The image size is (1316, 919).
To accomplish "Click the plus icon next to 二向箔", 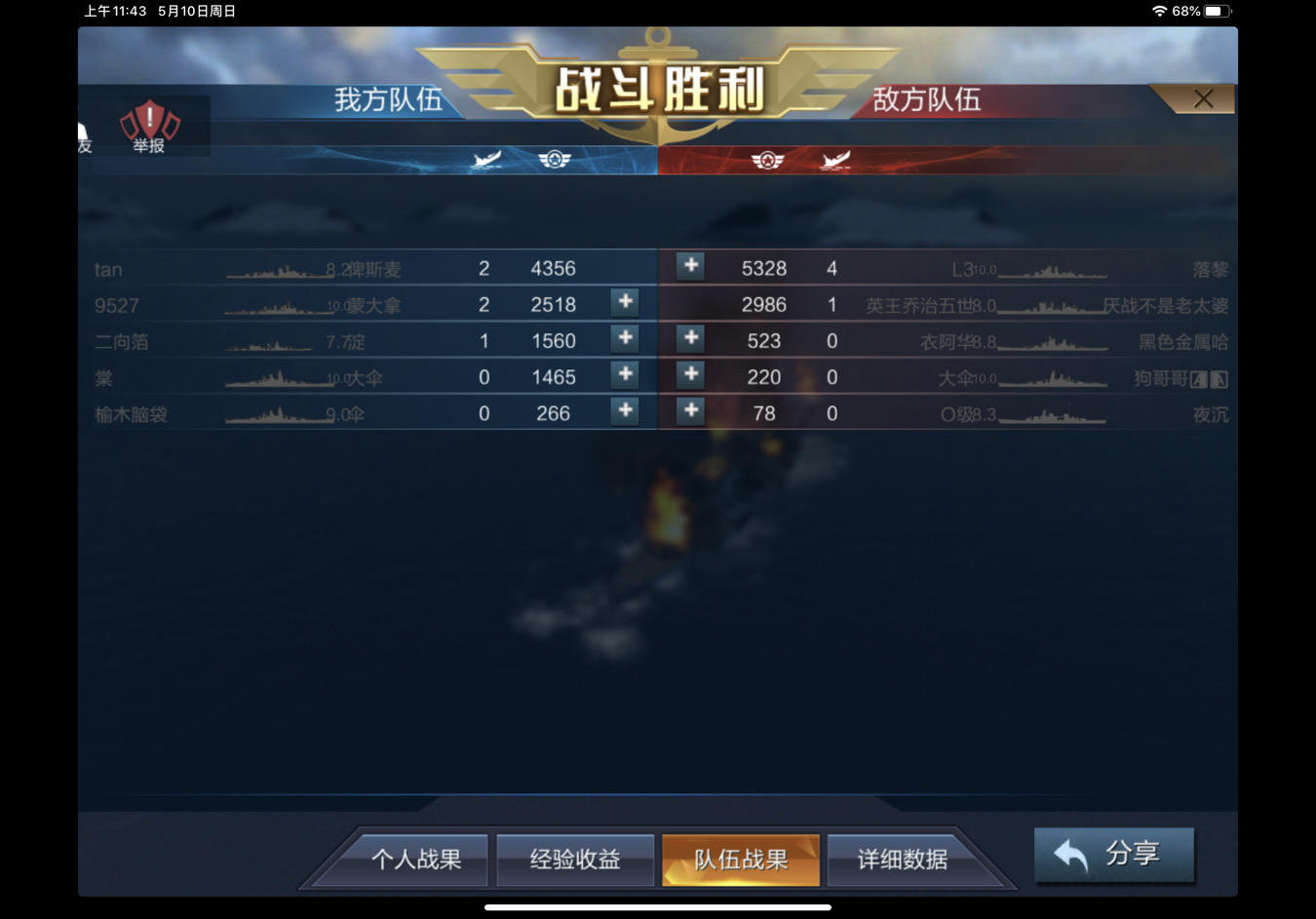I will [x=624, y=339].
